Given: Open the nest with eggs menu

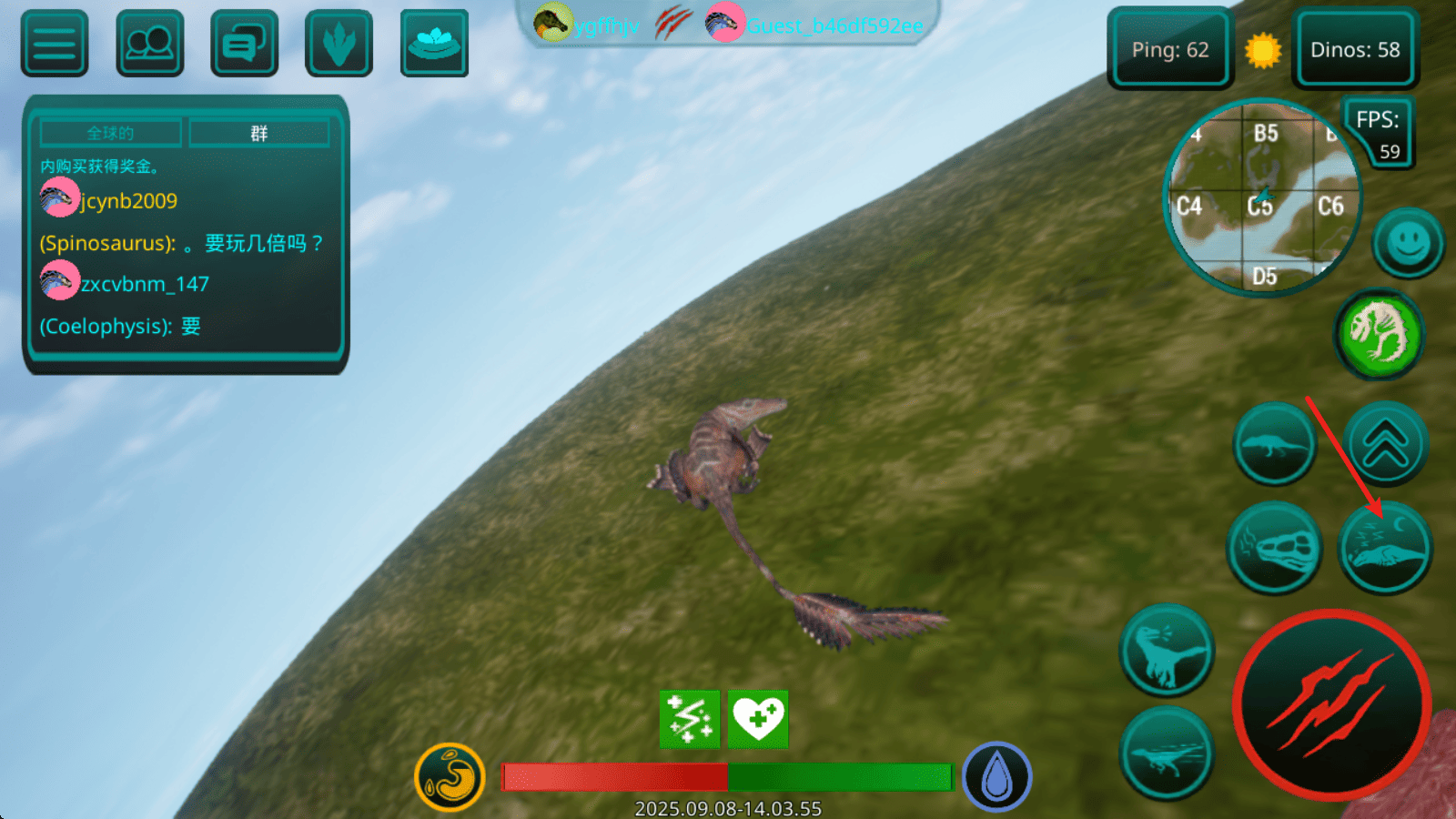Looking at the screenshot, I should coord(434,44).
